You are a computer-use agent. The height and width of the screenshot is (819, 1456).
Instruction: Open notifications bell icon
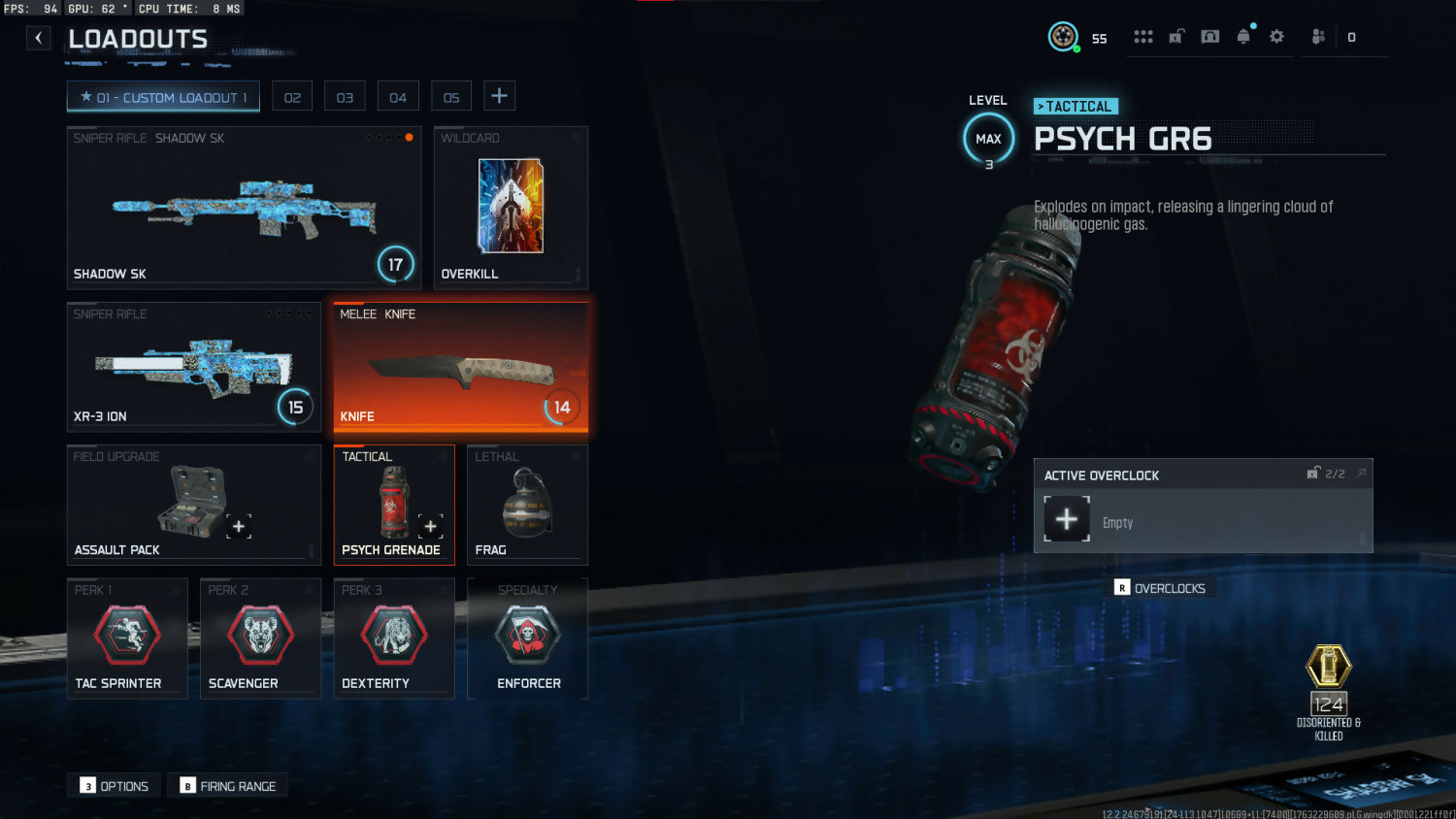[x=1243, y=37]
